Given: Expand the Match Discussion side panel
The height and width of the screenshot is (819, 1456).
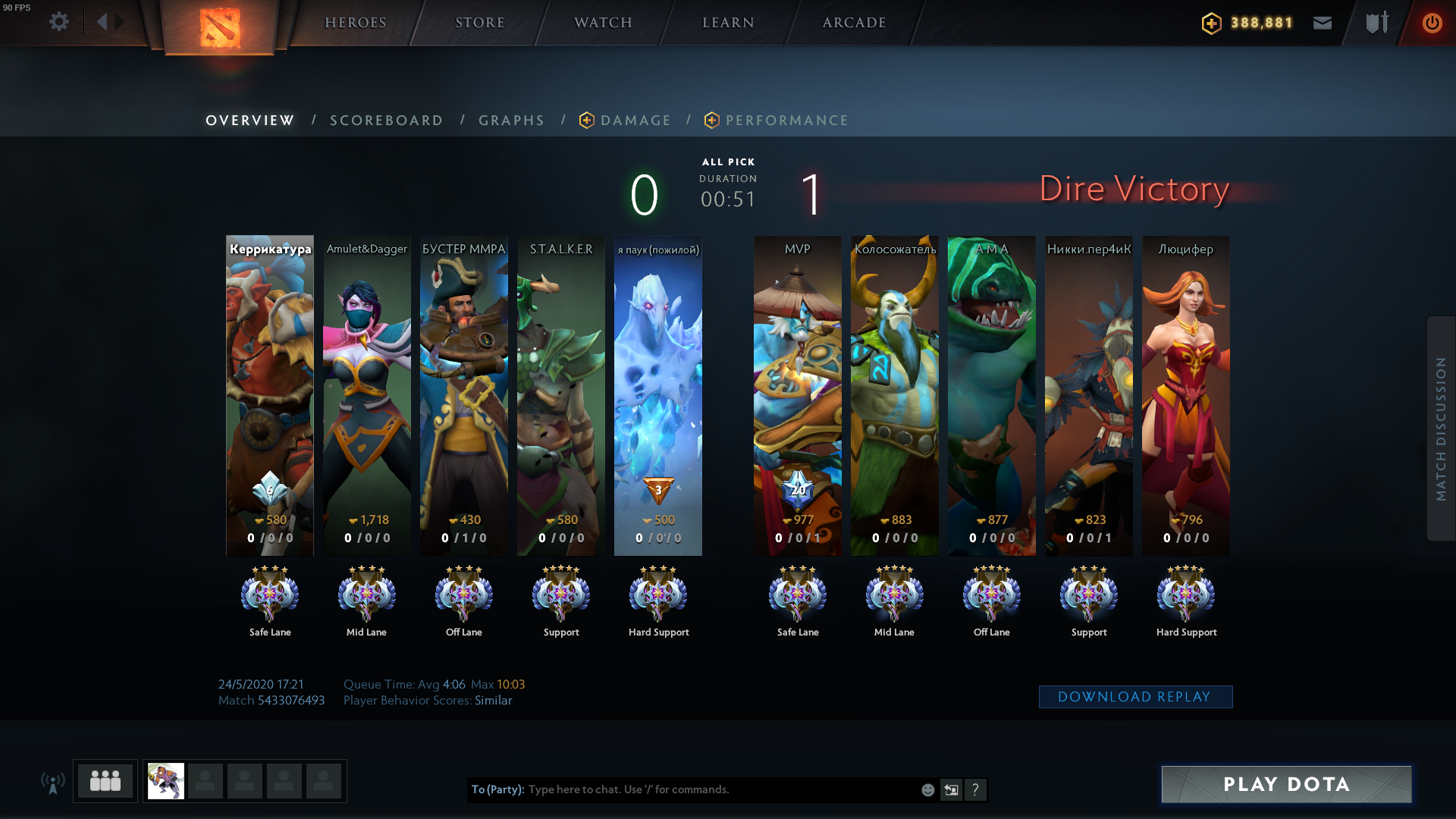Looking at the screenshot, I should coord(1441,428).
